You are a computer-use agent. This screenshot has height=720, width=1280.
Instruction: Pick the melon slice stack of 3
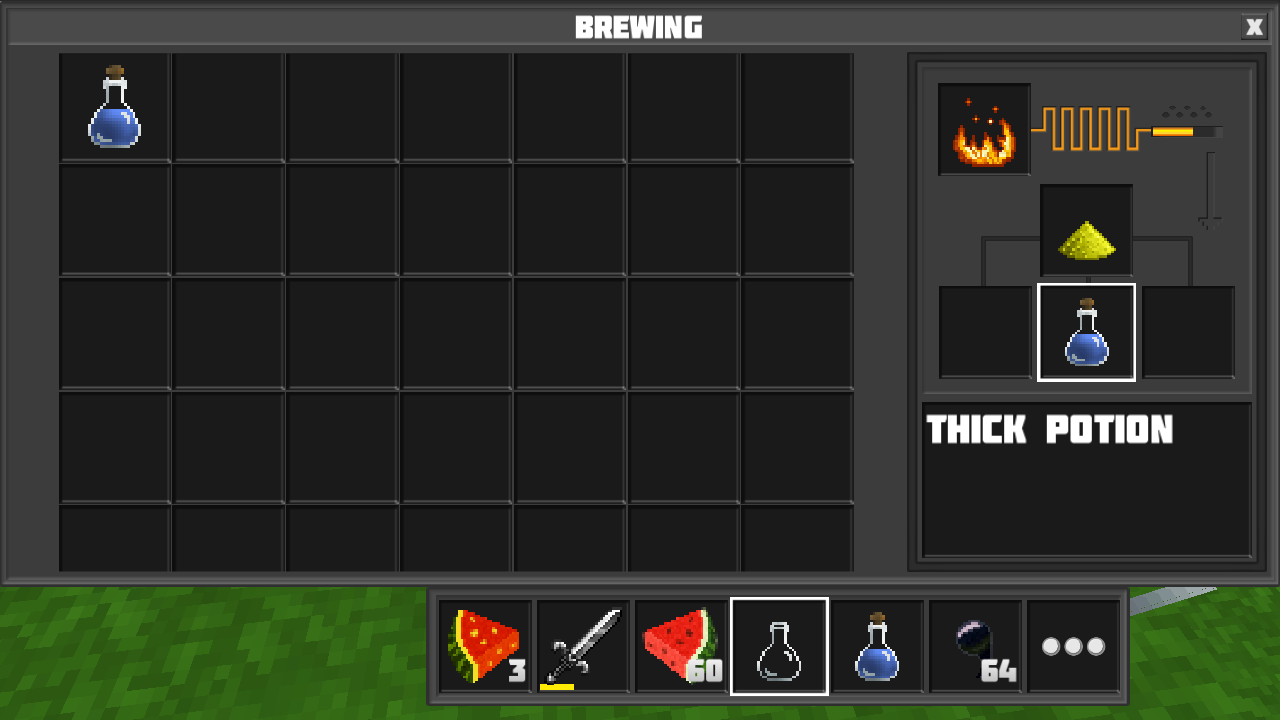(x=483, y=645)
